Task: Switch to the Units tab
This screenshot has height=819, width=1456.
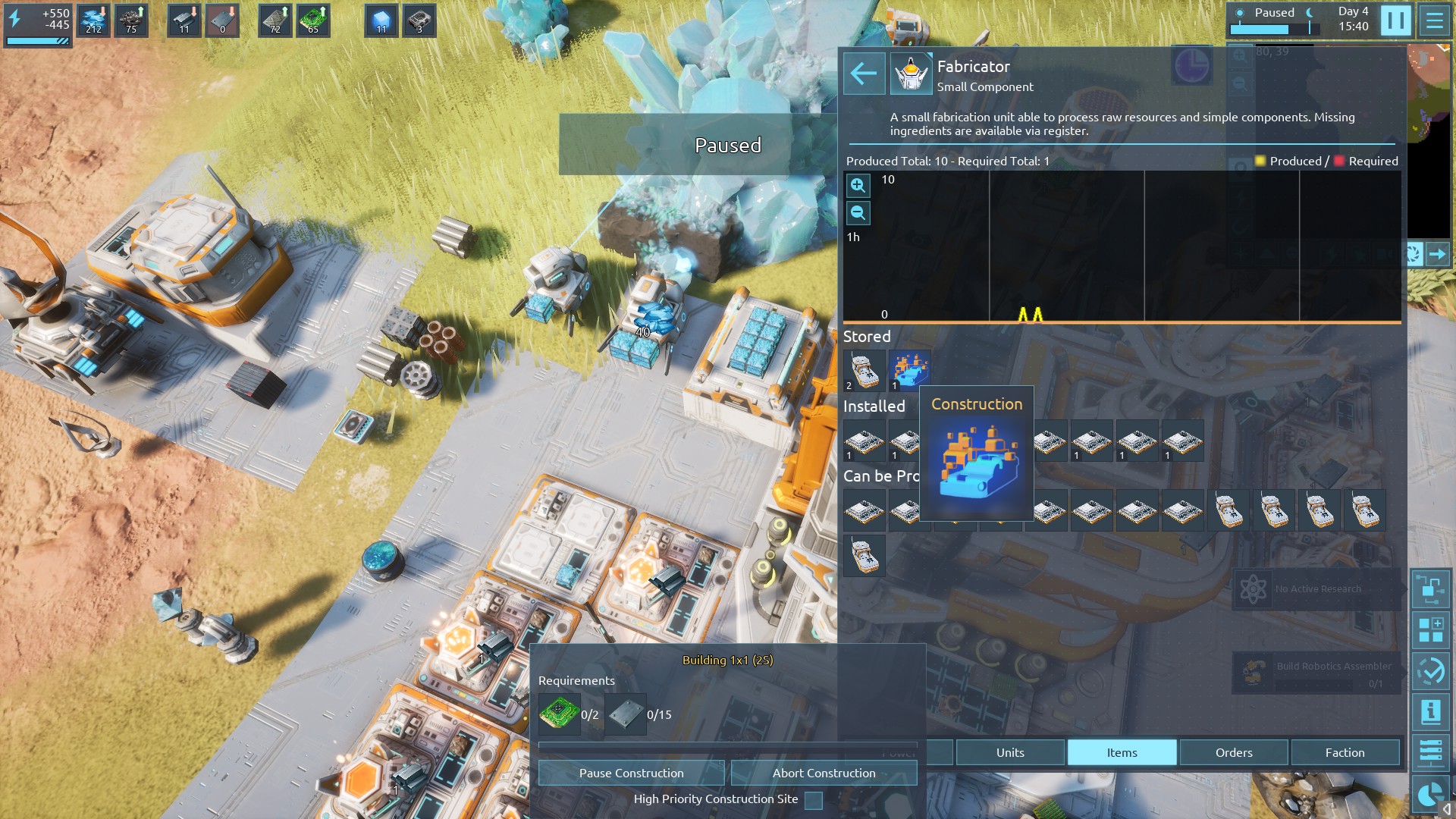Action: [1009, 752]
